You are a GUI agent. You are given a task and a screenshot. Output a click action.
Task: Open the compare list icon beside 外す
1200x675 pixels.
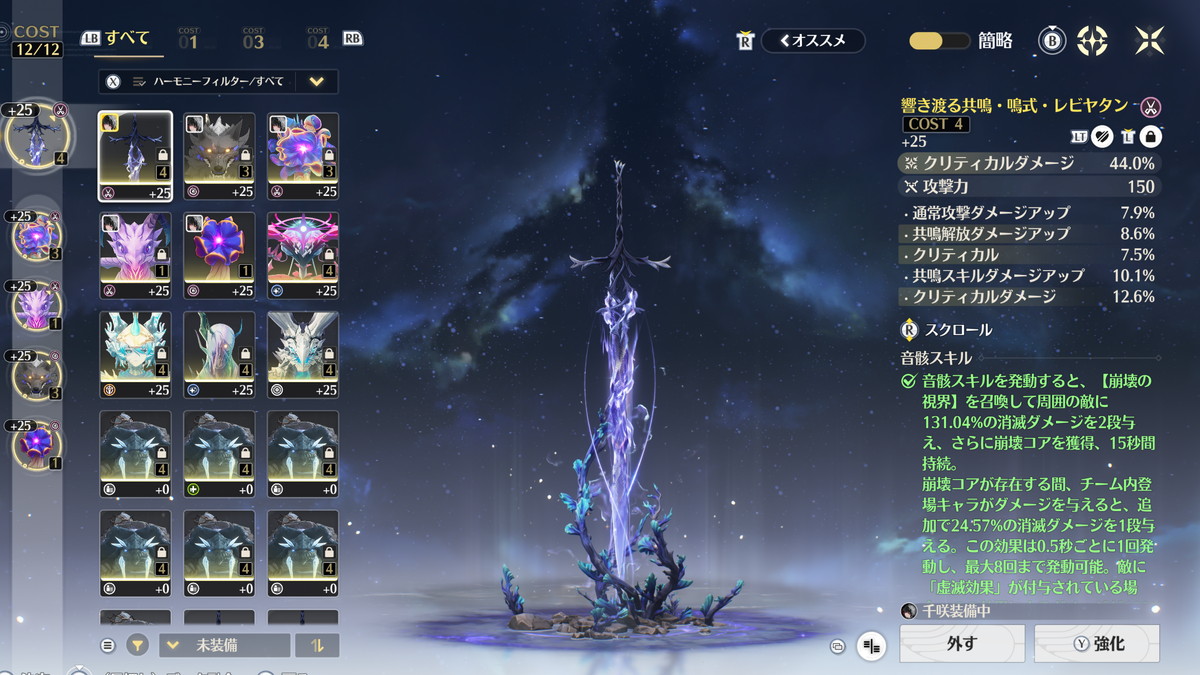click(x=872, y=646)
